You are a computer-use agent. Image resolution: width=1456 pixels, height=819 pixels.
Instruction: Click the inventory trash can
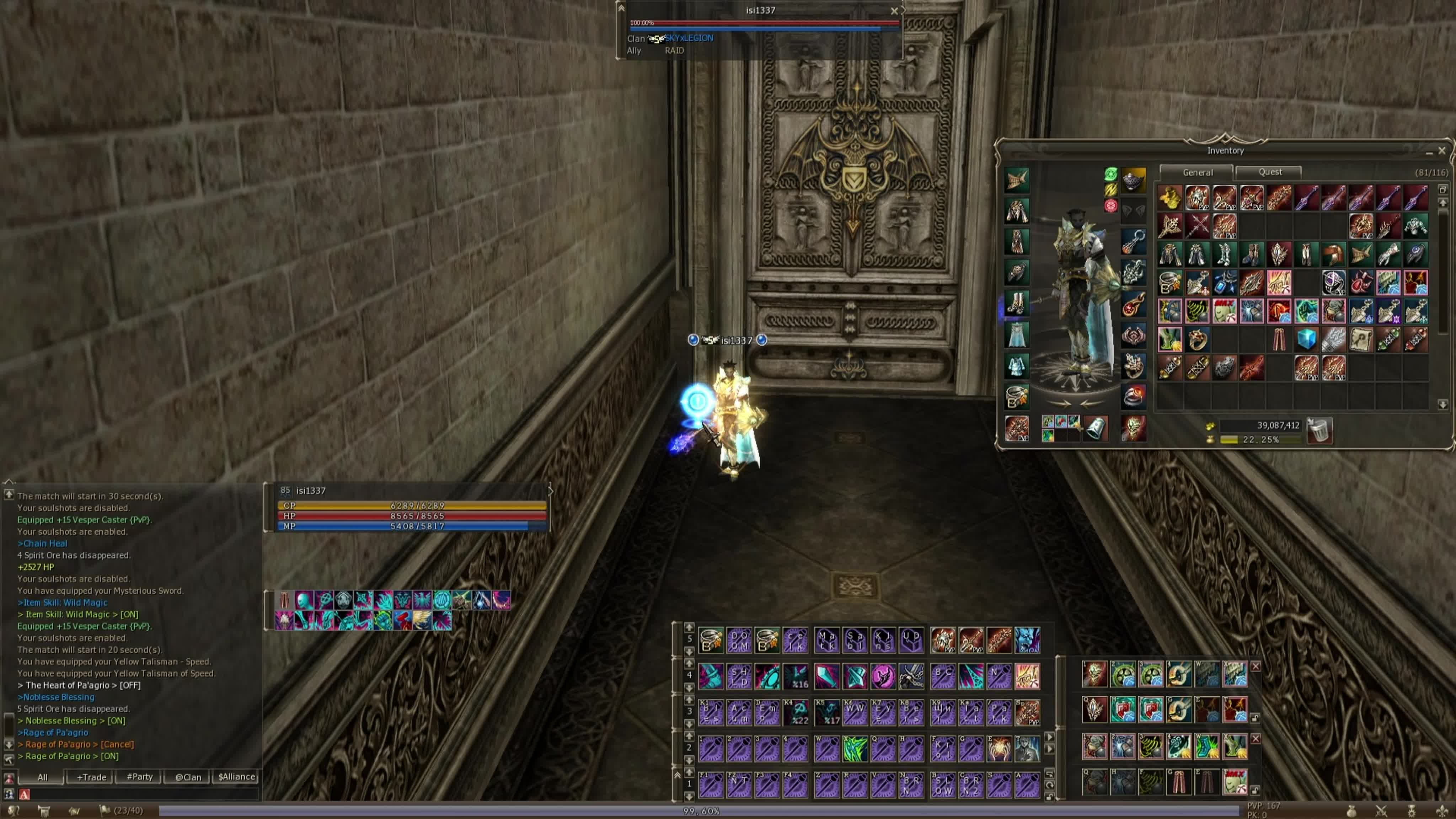coord(1320,431)
